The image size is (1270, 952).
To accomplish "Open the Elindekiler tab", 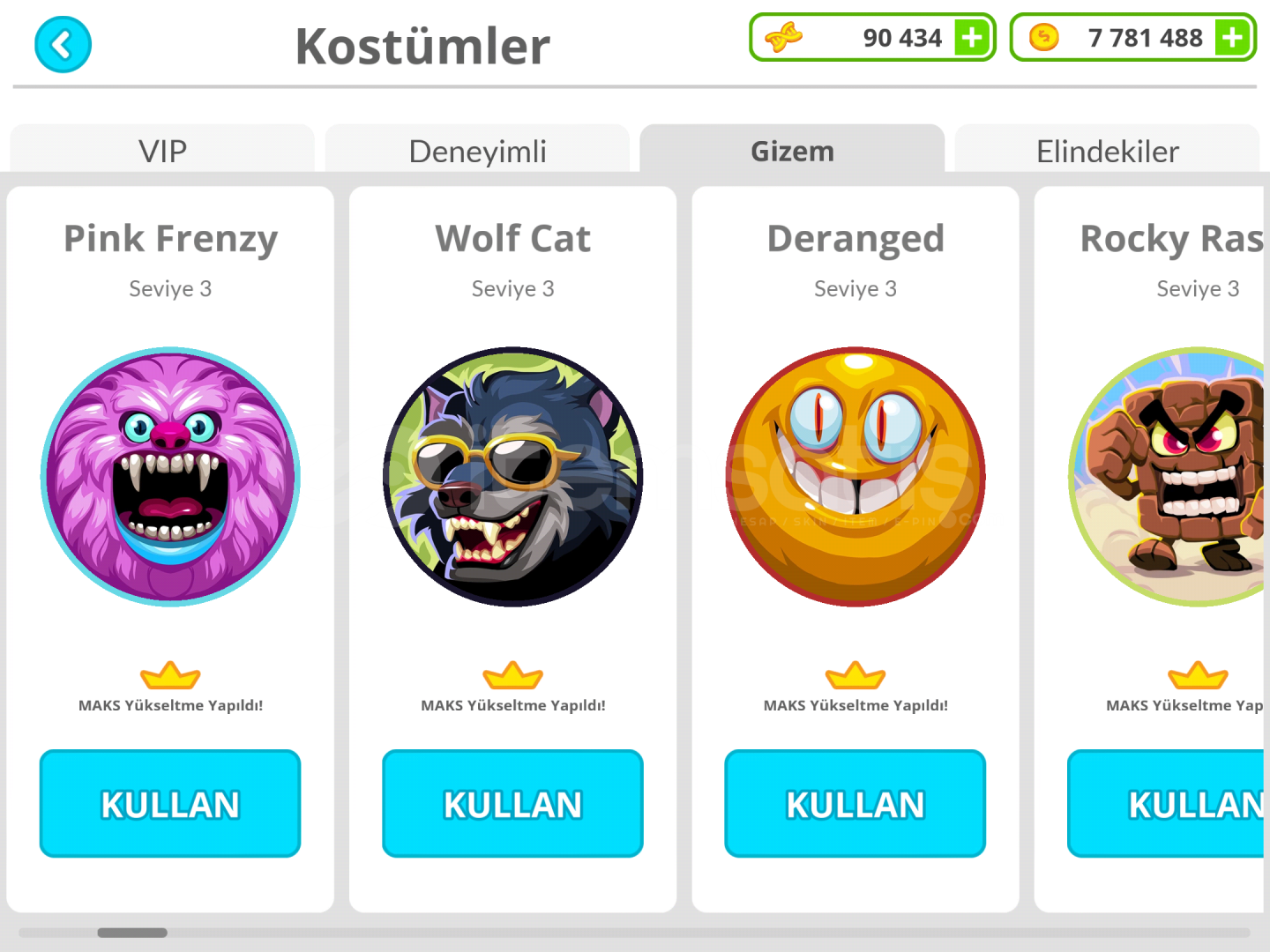I will [1108, 151].
